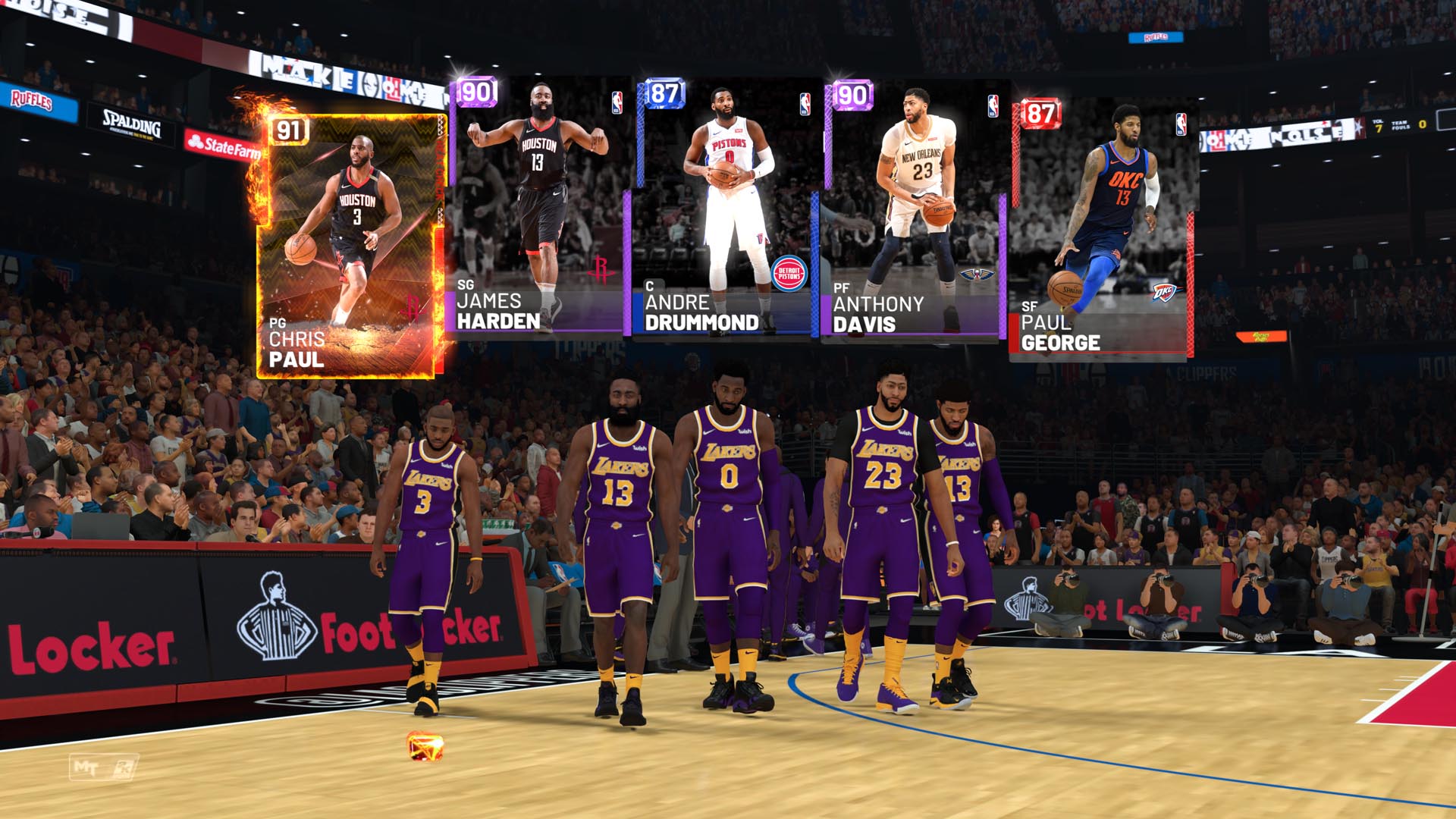Select the Chris Paul player card

click(349, 243)
